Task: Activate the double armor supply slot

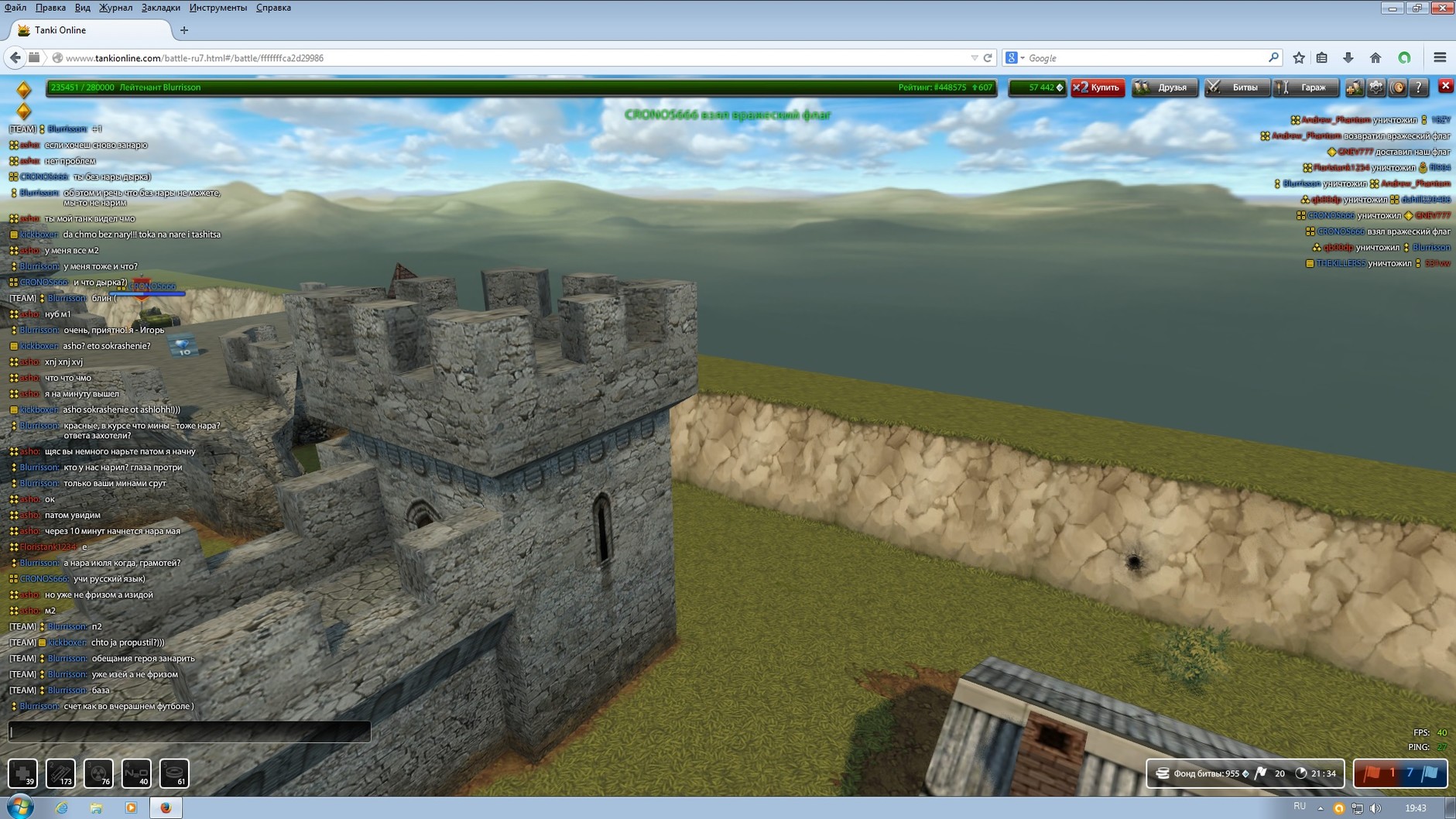Action: pyautogui.click(x=60, y=773)
